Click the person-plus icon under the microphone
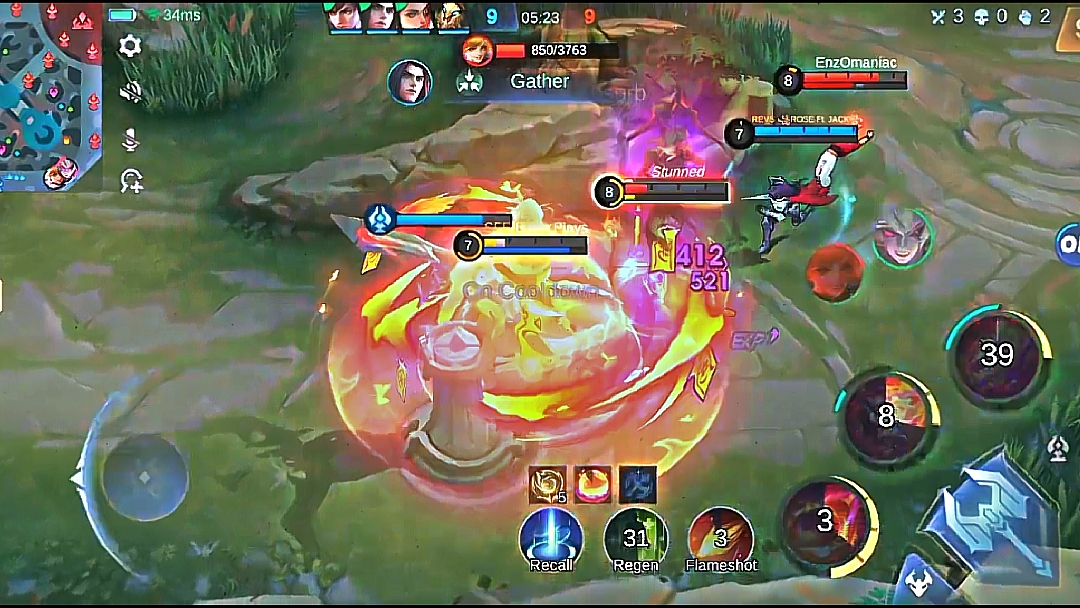 coord(130,181)
